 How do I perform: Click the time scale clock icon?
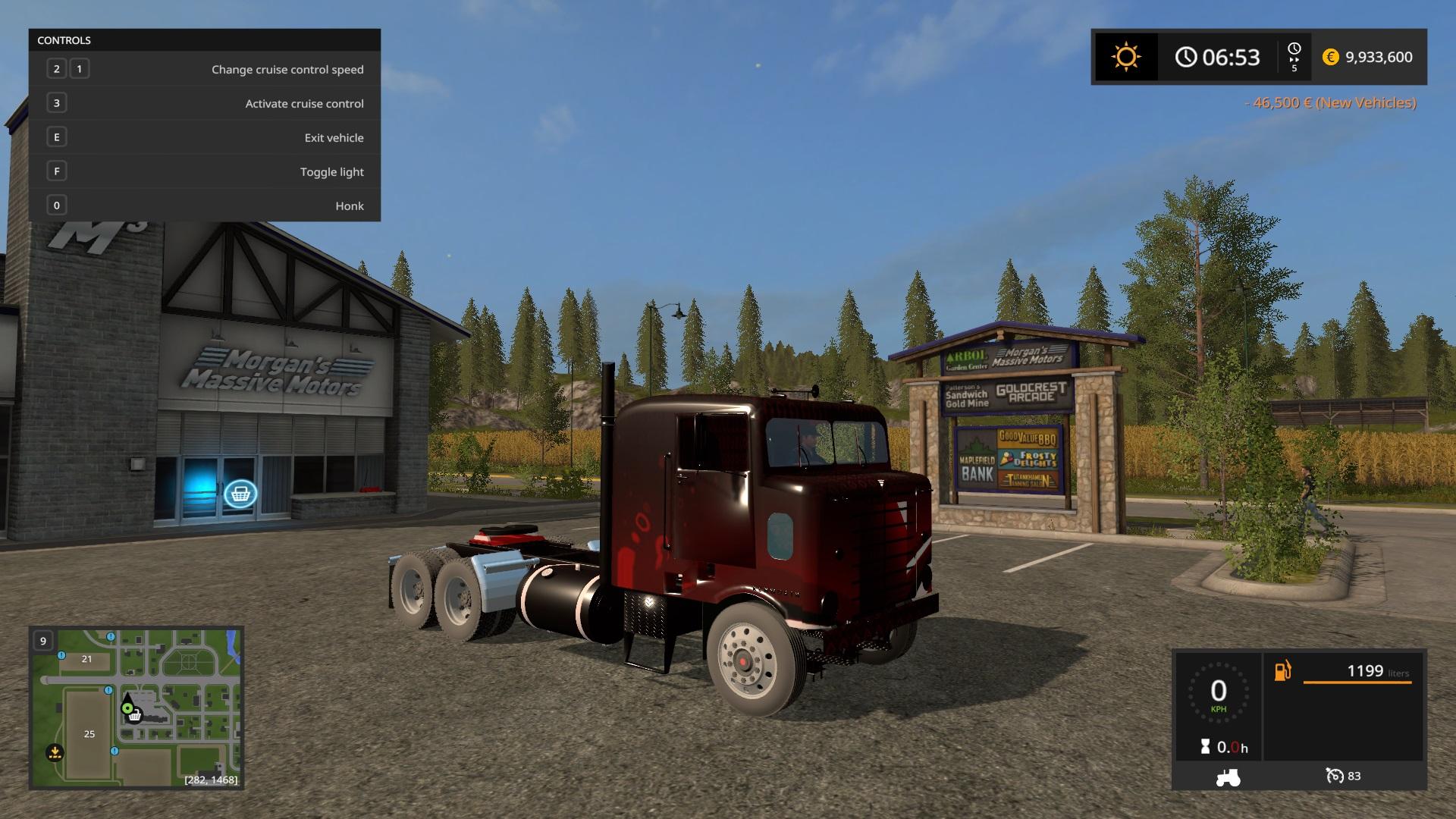click(x=1294, y=49)
